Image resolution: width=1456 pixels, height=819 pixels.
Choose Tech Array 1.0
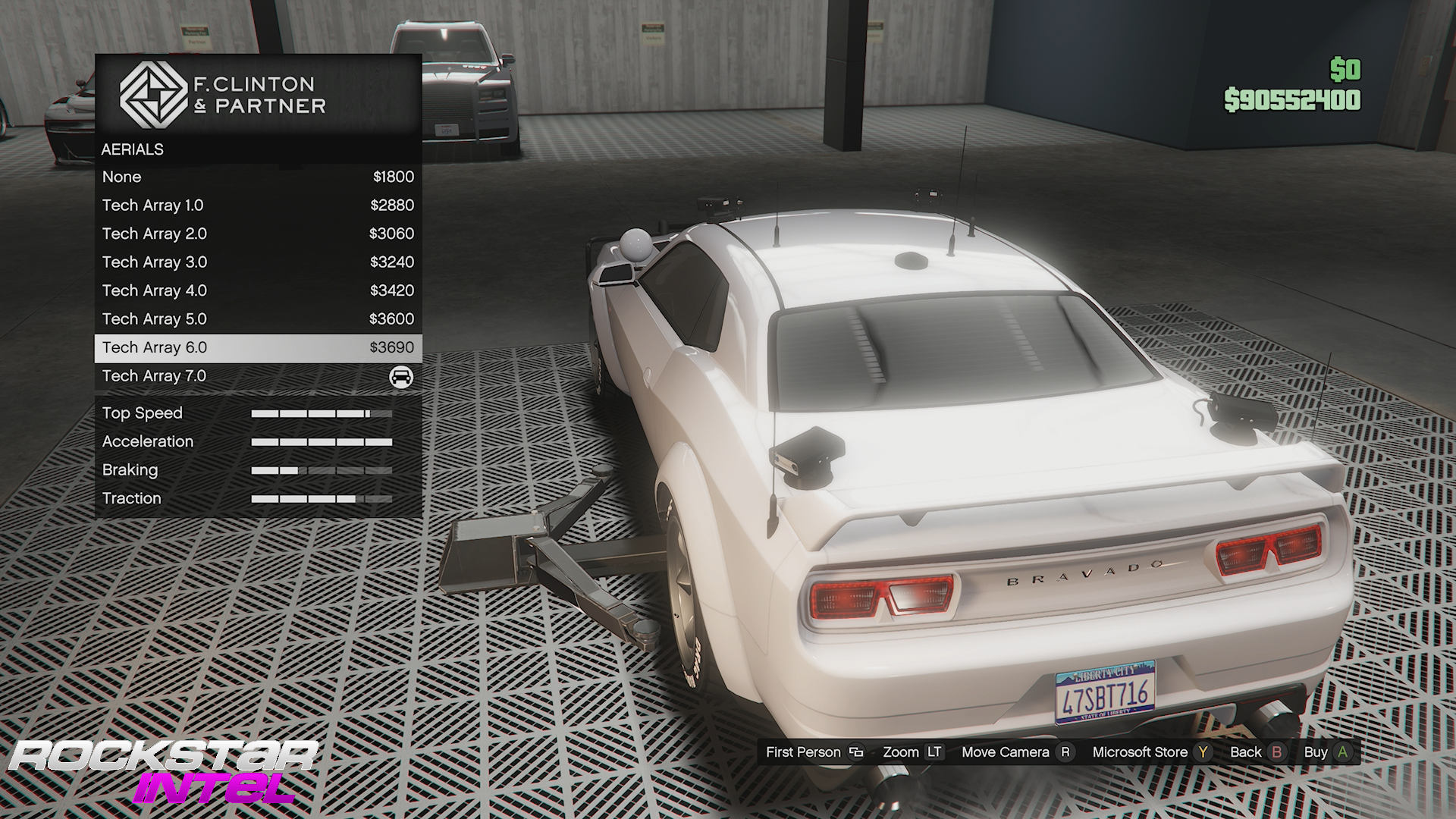258,205
